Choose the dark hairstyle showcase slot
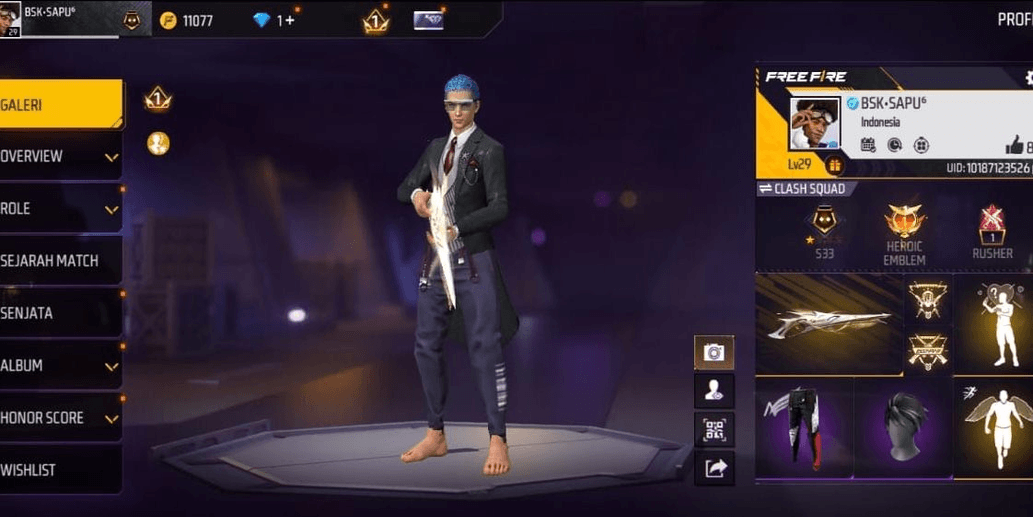The image size is (1033, 517). (903, 427)
